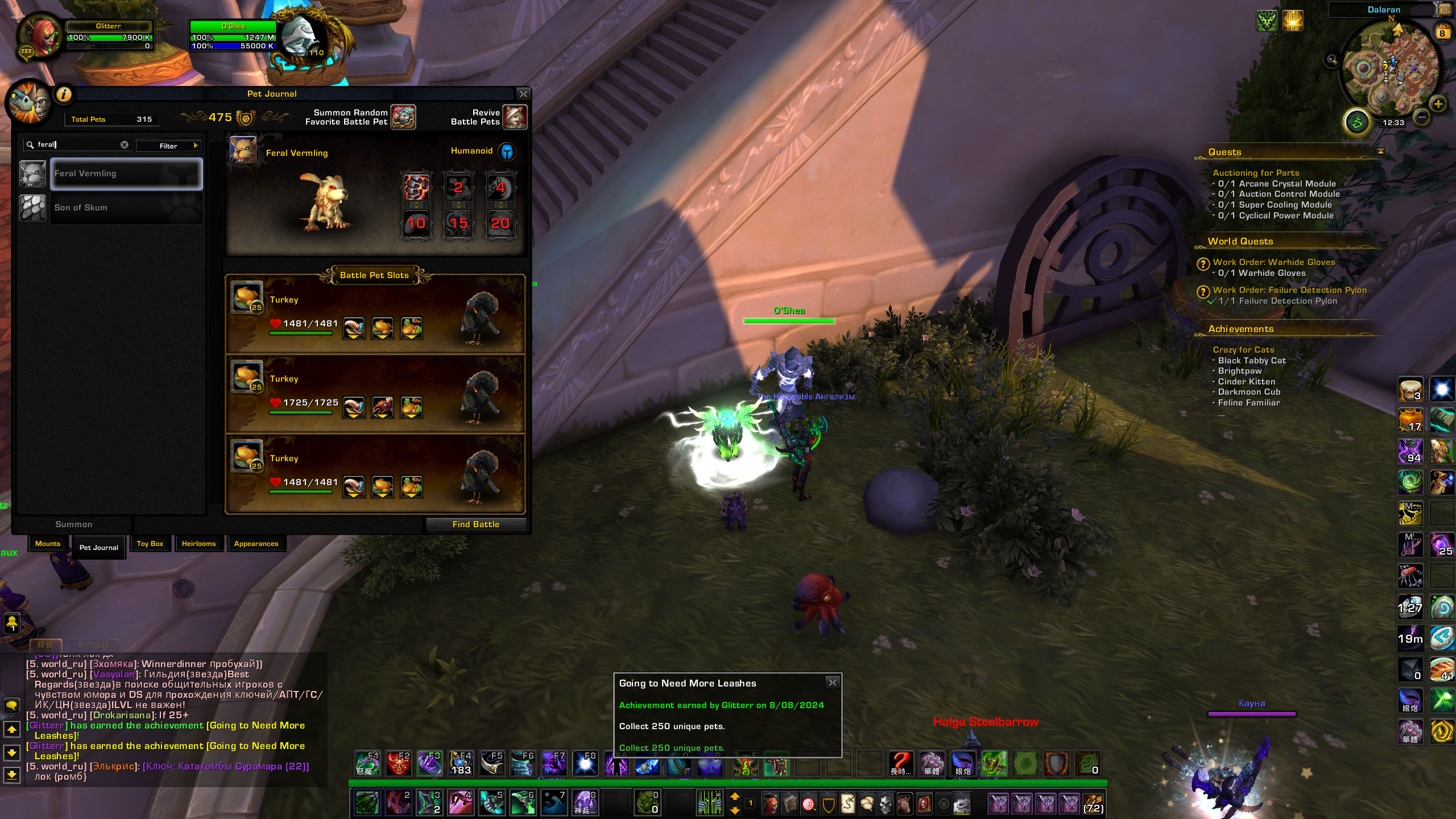Click the Summon button
The width and height of the screenshot is (1456, 819).
point(74,524)
